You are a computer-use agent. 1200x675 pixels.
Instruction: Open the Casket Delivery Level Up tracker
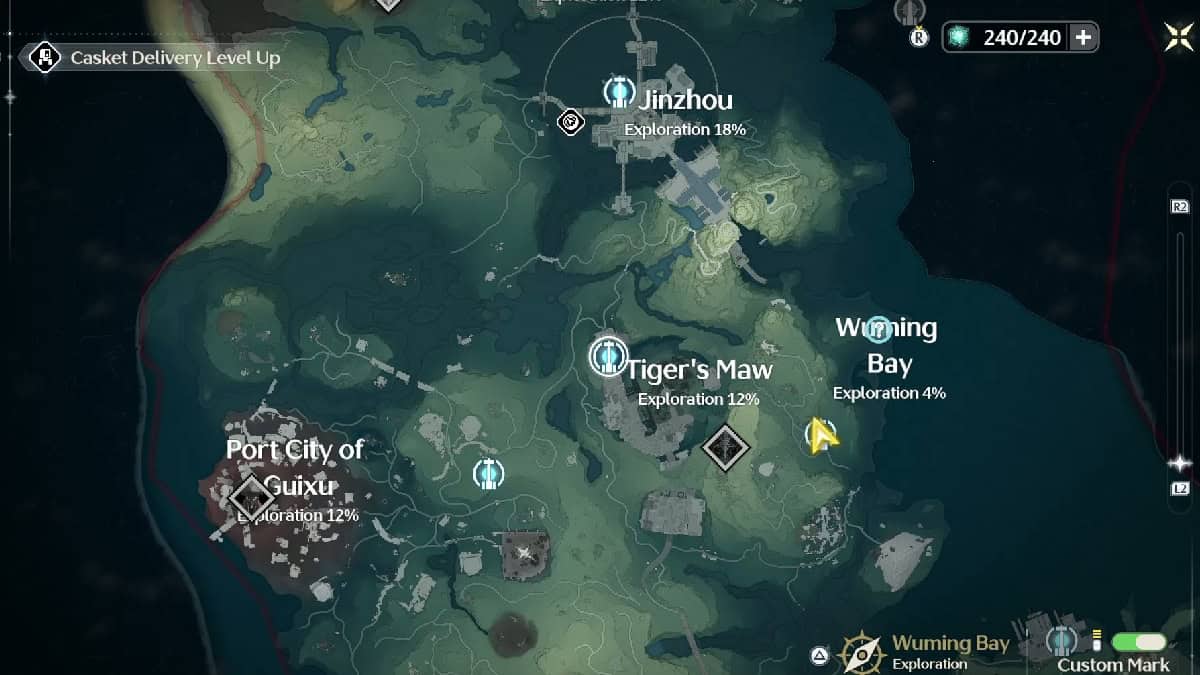point(158,58)
